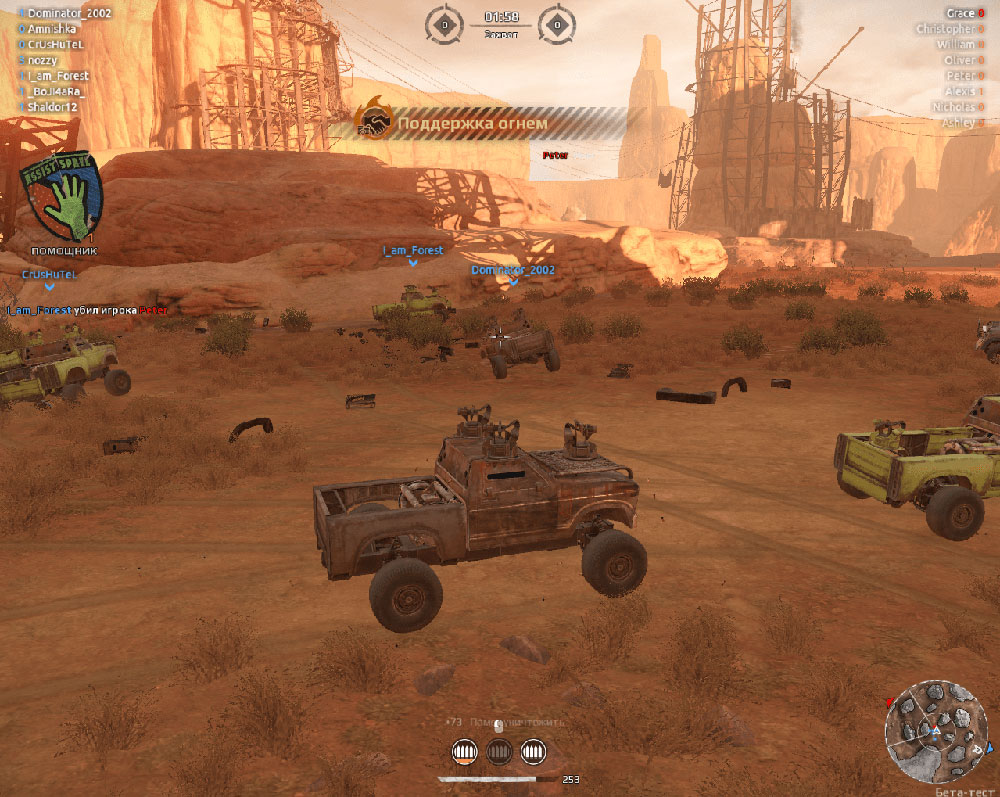This screenshot has width=1000, height=797.
Task: Pick Alexis from the enemy roster
Action: [x=958, y=91]
